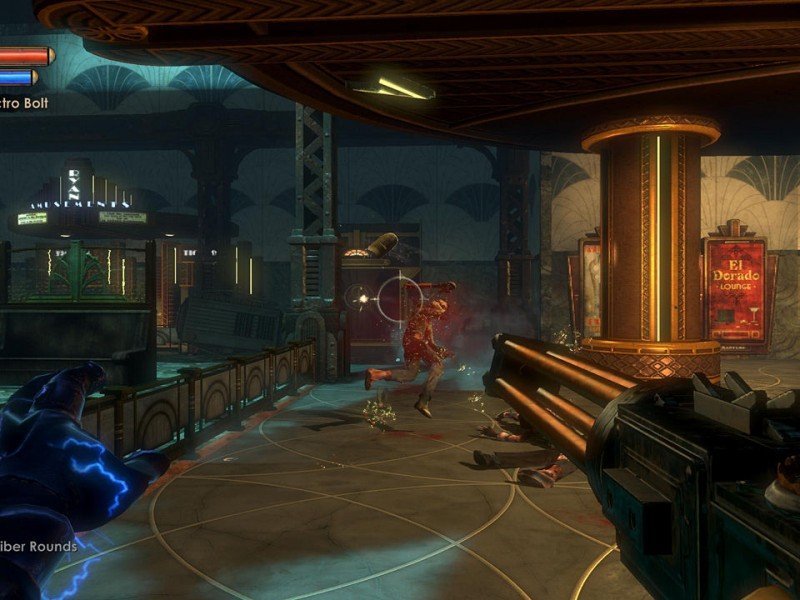Select the Electro Bolt plasmid label
Image resolution: width=800 pixels, height=600 pixels.
pos(23,102)
